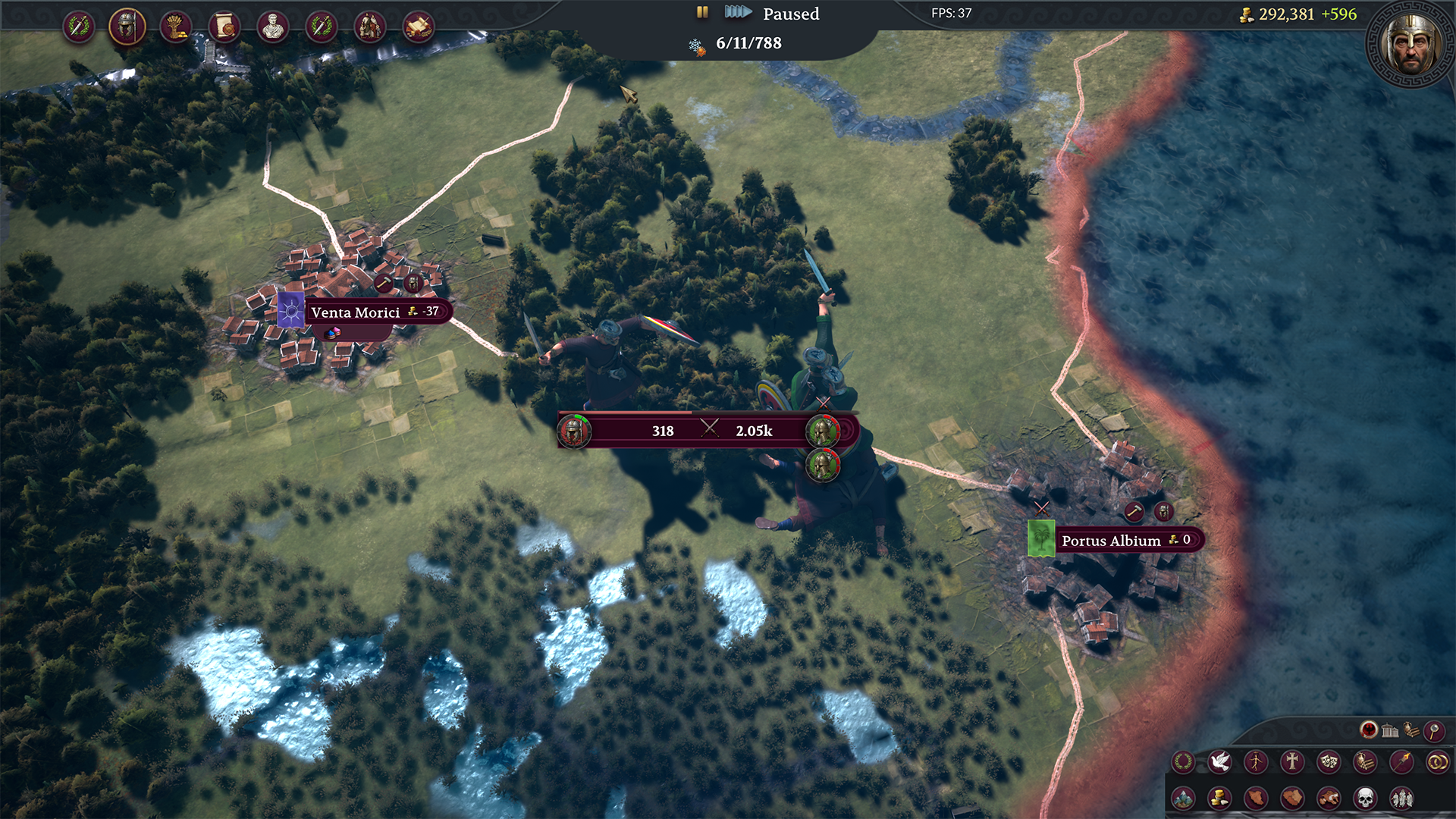
Task: Open the wheat and gold economy panel
Action: tap(176, 27)
